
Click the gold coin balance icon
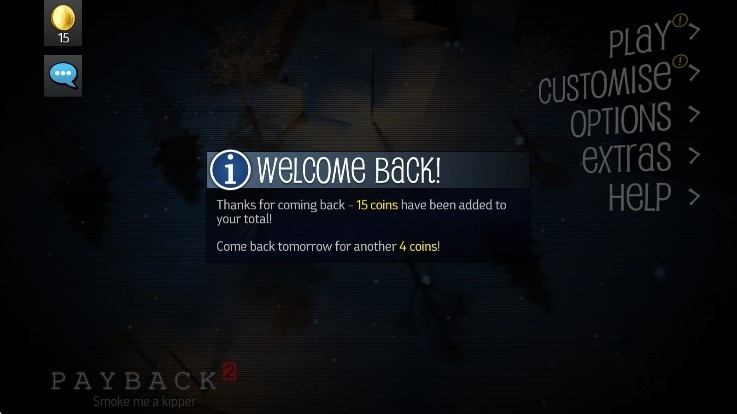(x=63, y=24)
